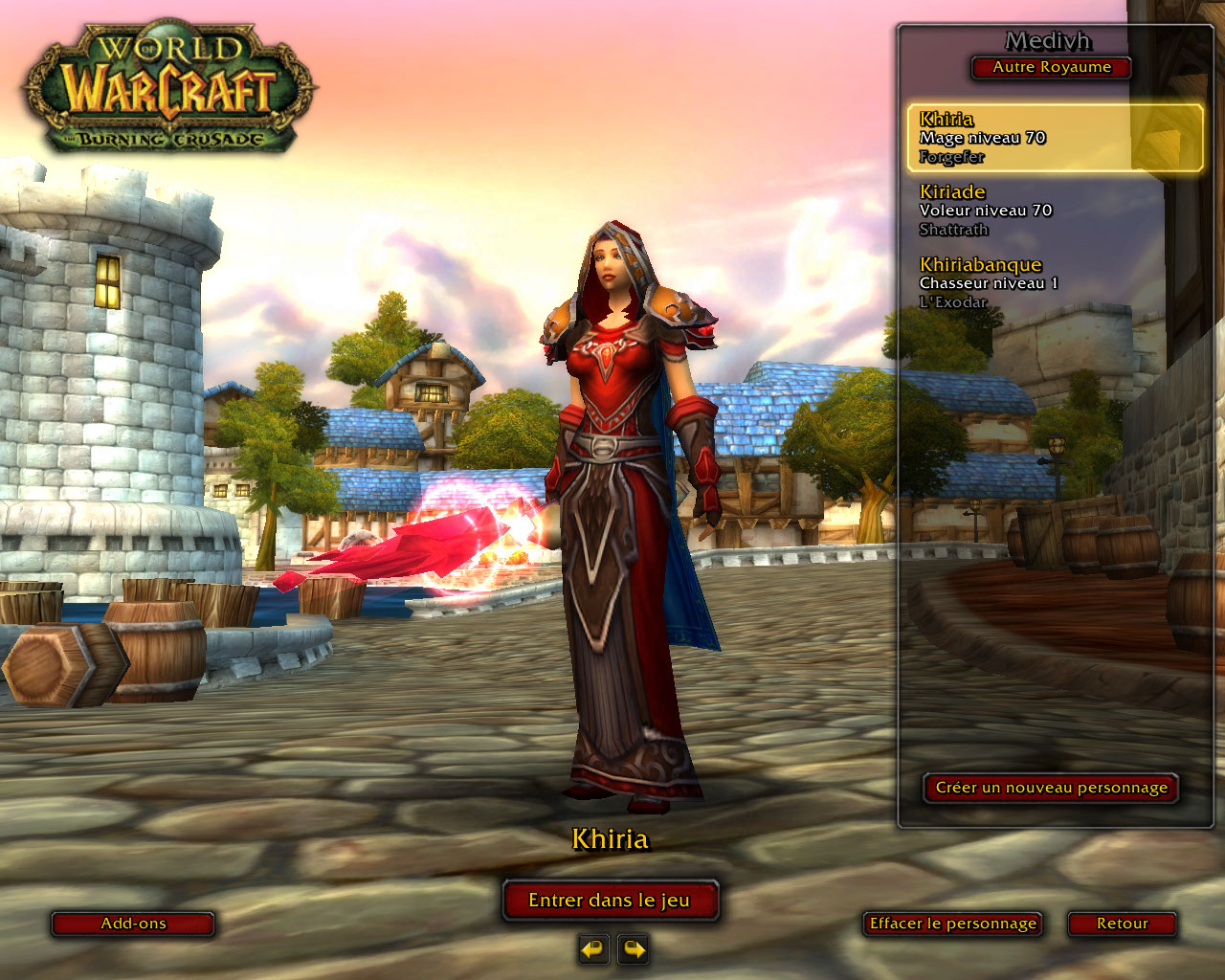Rotate character with the right arrow button

click(x=634, y=949)
